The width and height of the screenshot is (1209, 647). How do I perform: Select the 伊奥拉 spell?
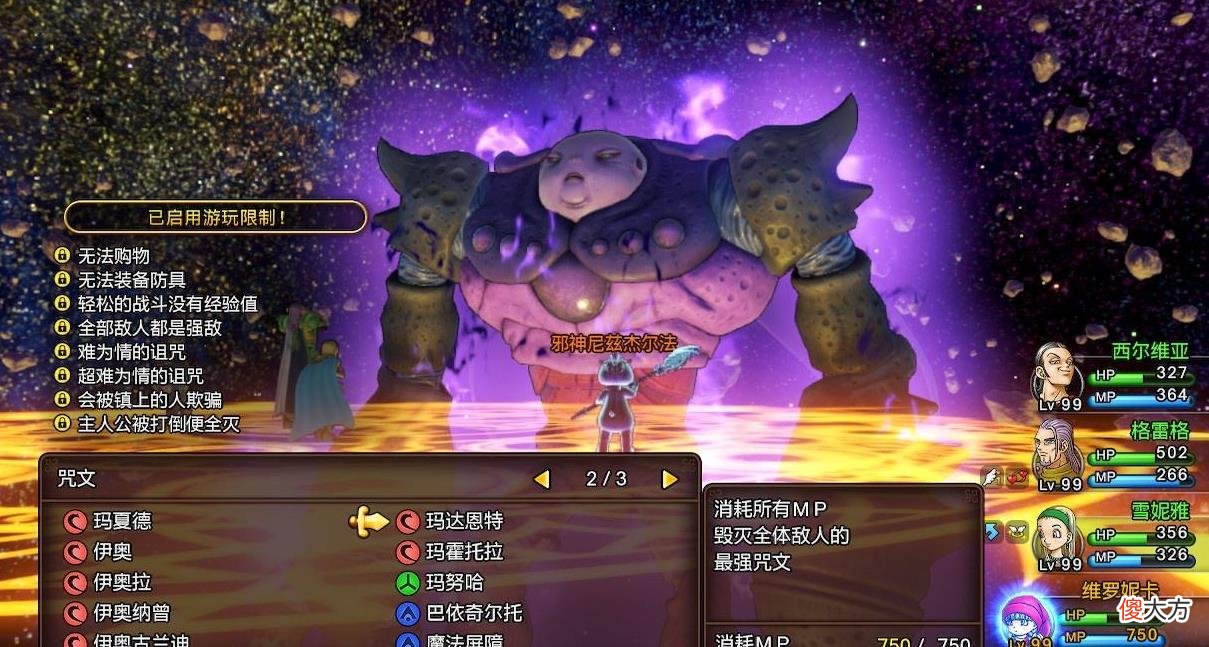click(x=122, y=582)
